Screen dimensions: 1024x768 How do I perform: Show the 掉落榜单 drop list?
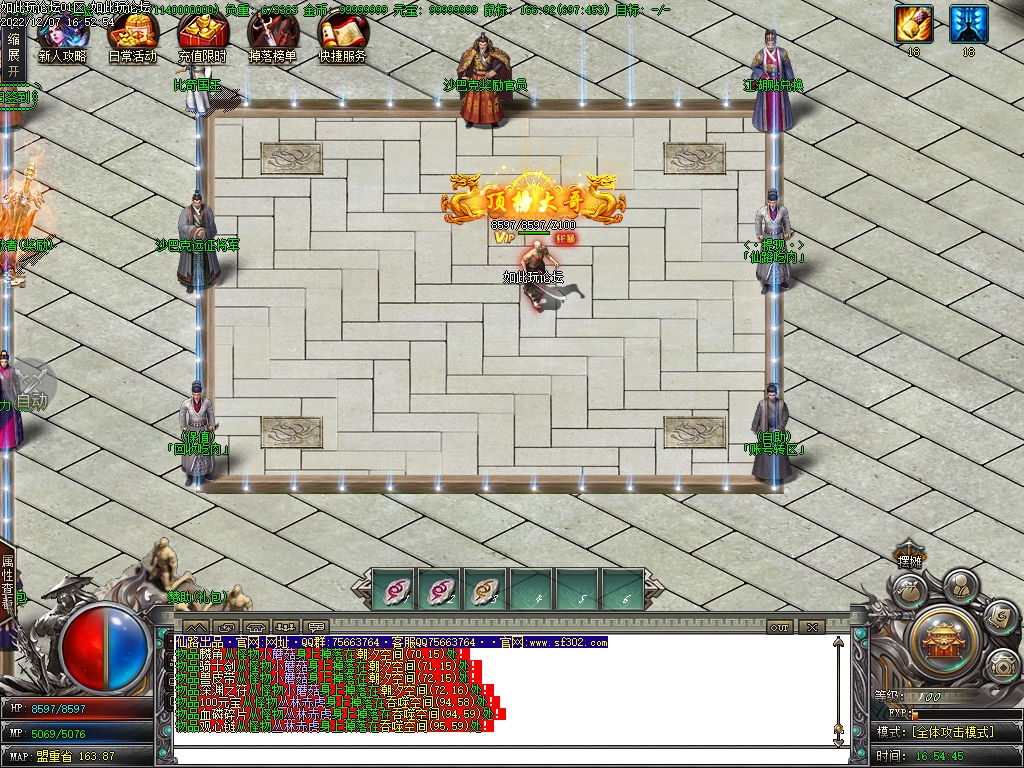(272, 38)
